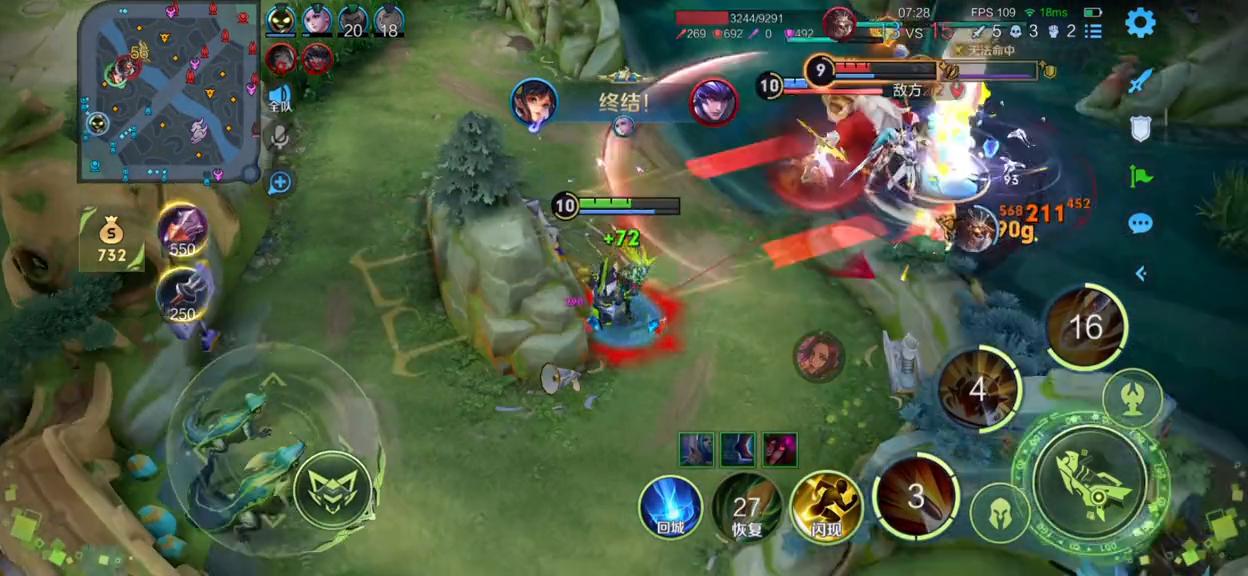Send the green flag gather signal
The width and height of the screenshot is (1248, 576).
coord(1140,176)
